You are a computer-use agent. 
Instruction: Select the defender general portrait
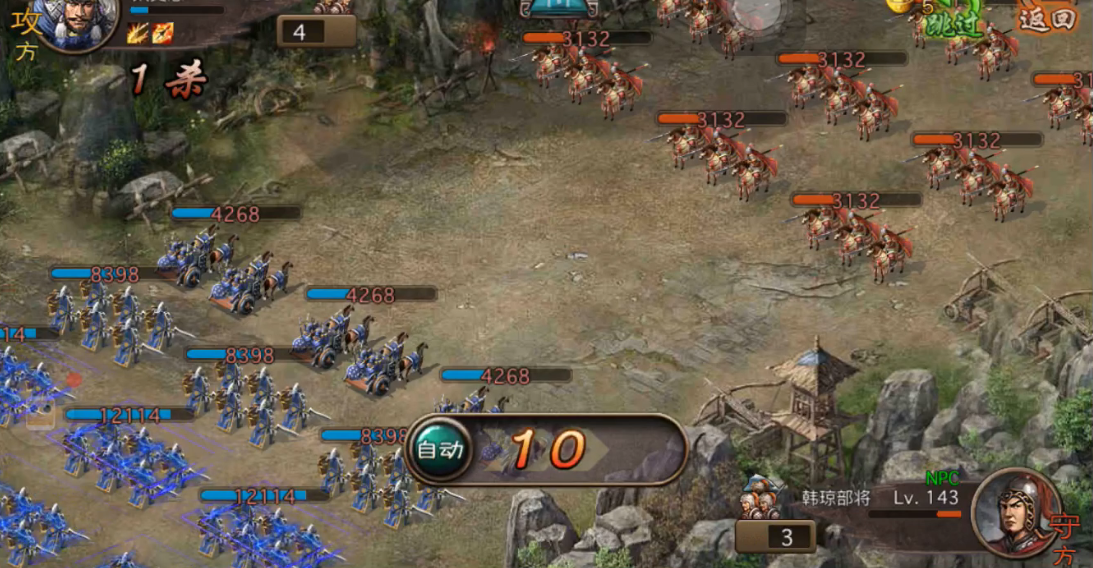[x=1017, y=511]
